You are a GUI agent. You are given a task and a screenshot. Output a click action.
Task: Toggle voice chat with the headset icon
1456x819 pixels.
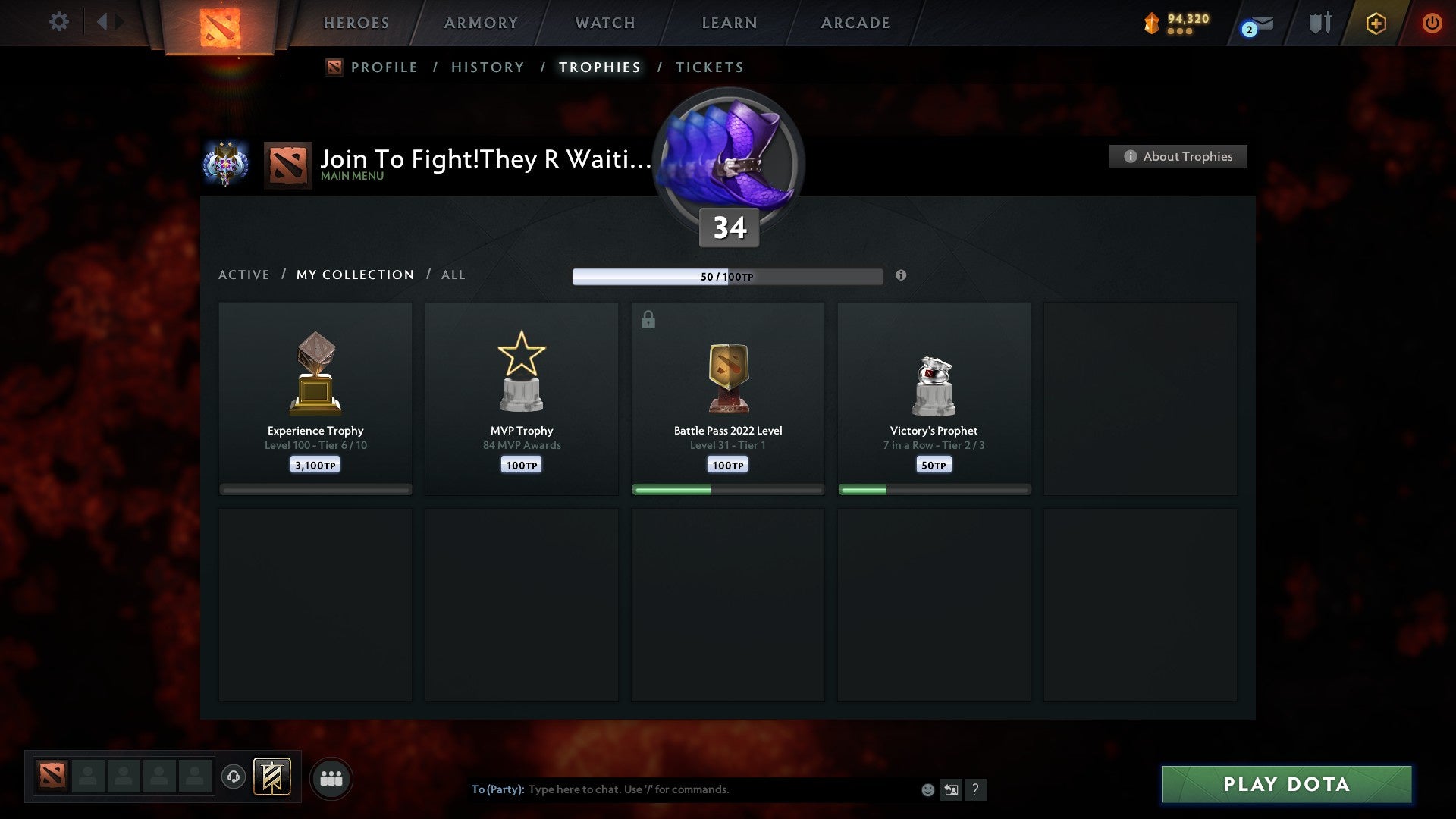pyautogui.click(x=234, y=777)
